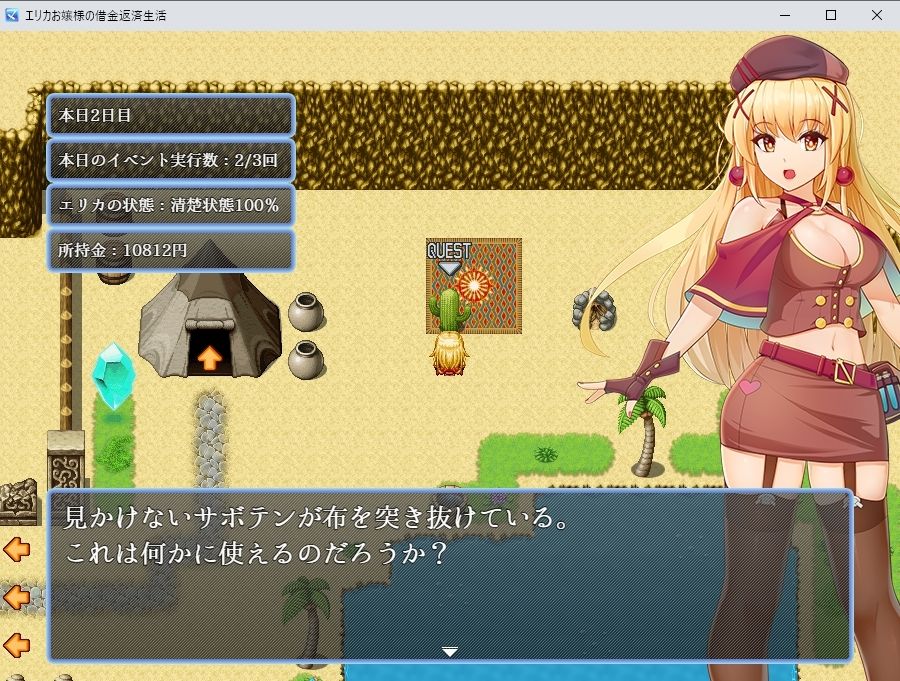Maximize the game window
Viewport: 900px width, 681px height.
tap(831, 15)
